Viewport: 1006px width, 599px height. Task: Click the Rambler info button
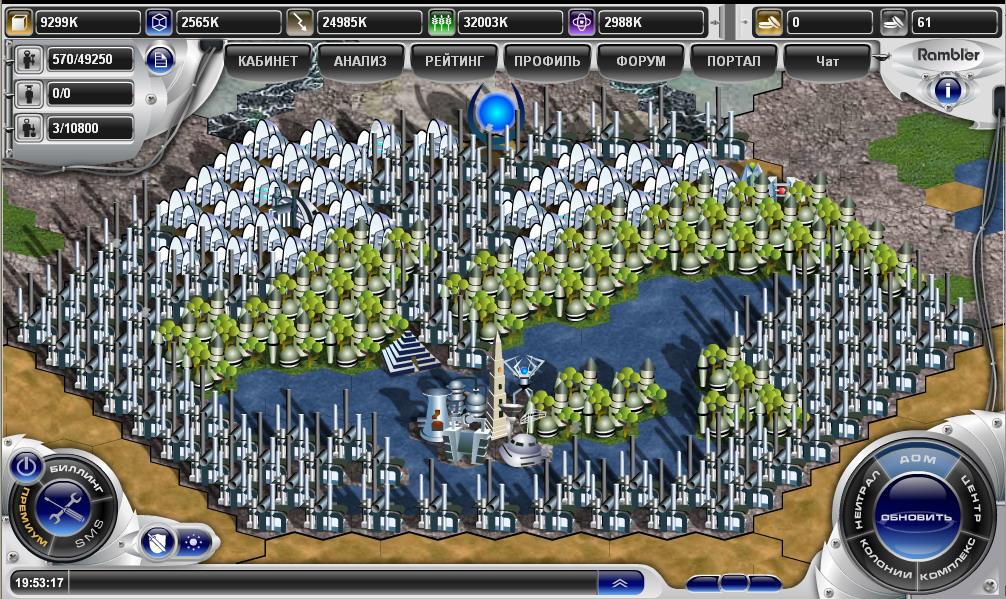pos(947,90)
